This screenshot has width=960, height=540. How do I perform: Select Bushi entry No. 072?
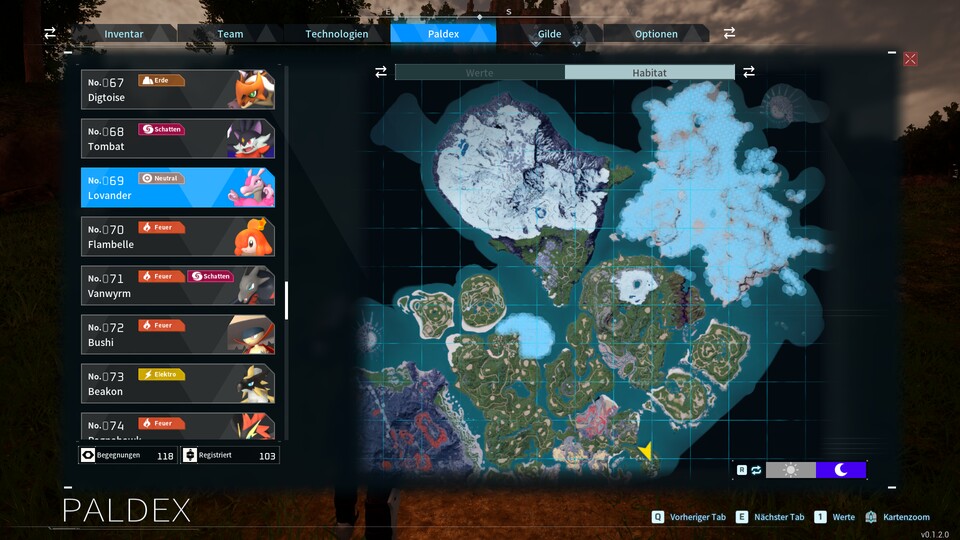(178, 334)
